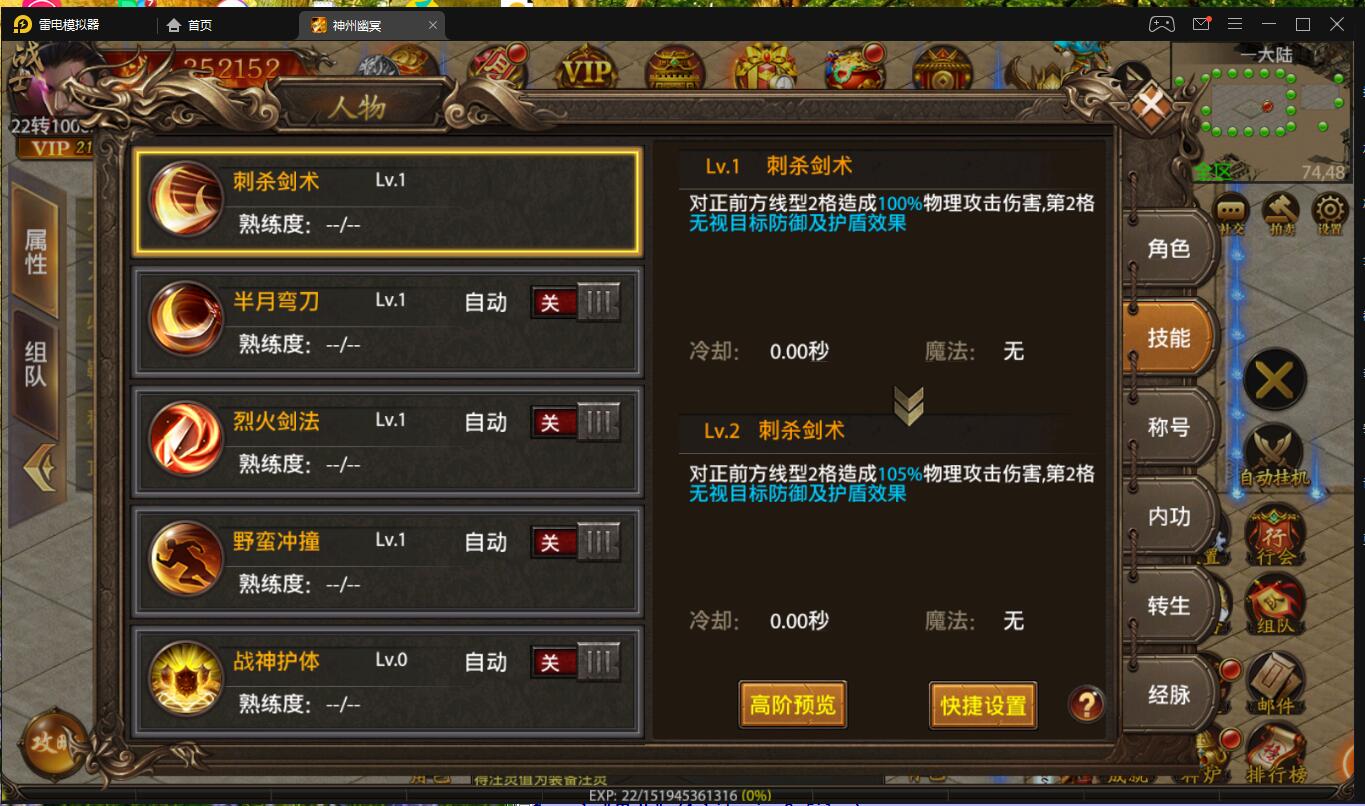This screenshot has height=806, width=1365.
Task: Click the chevron between Lv.1 and Lv.2 descriptions
Action: (x=908, y=405)
